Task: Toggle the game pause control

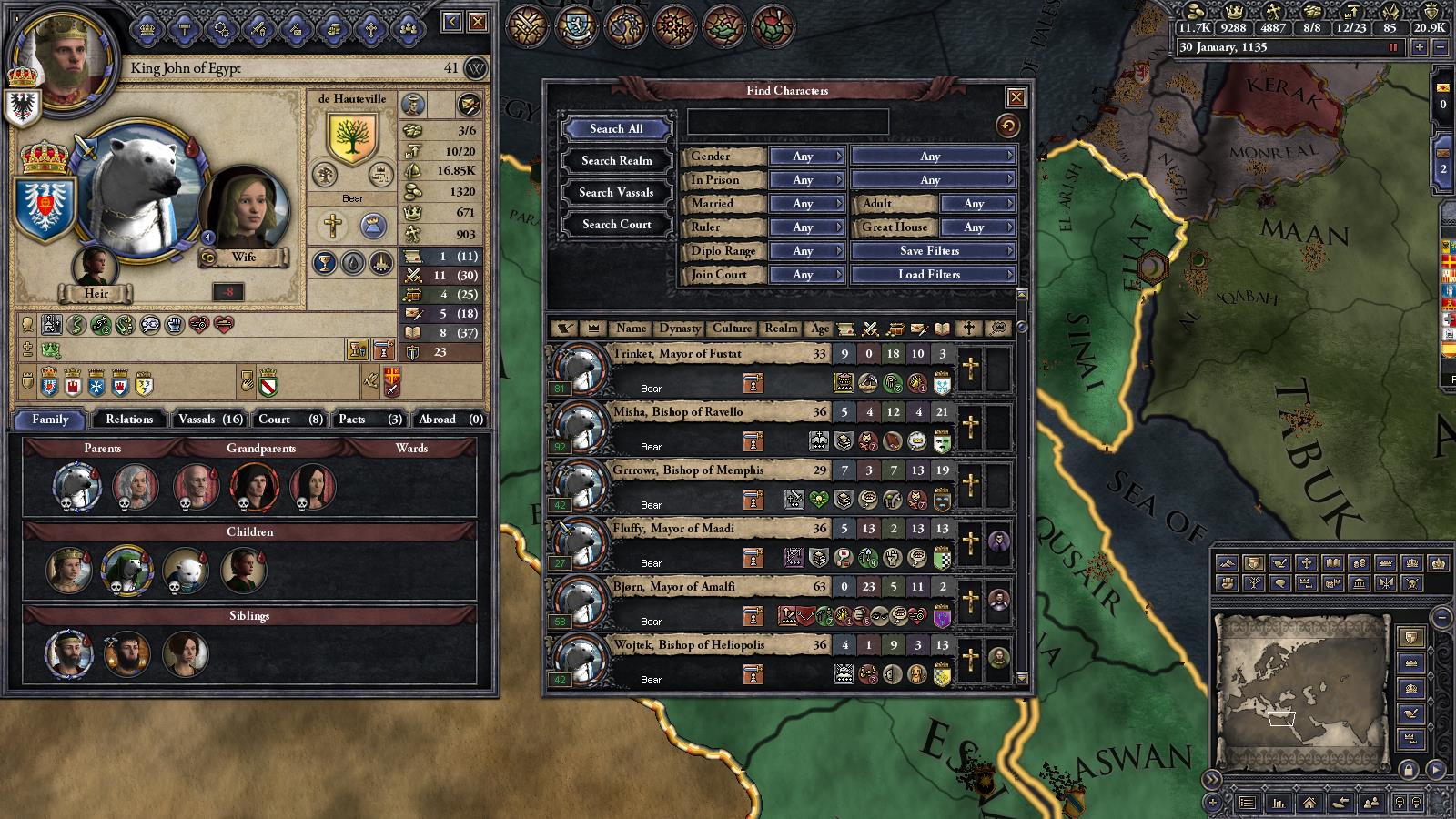Action: pos(1393,47)
